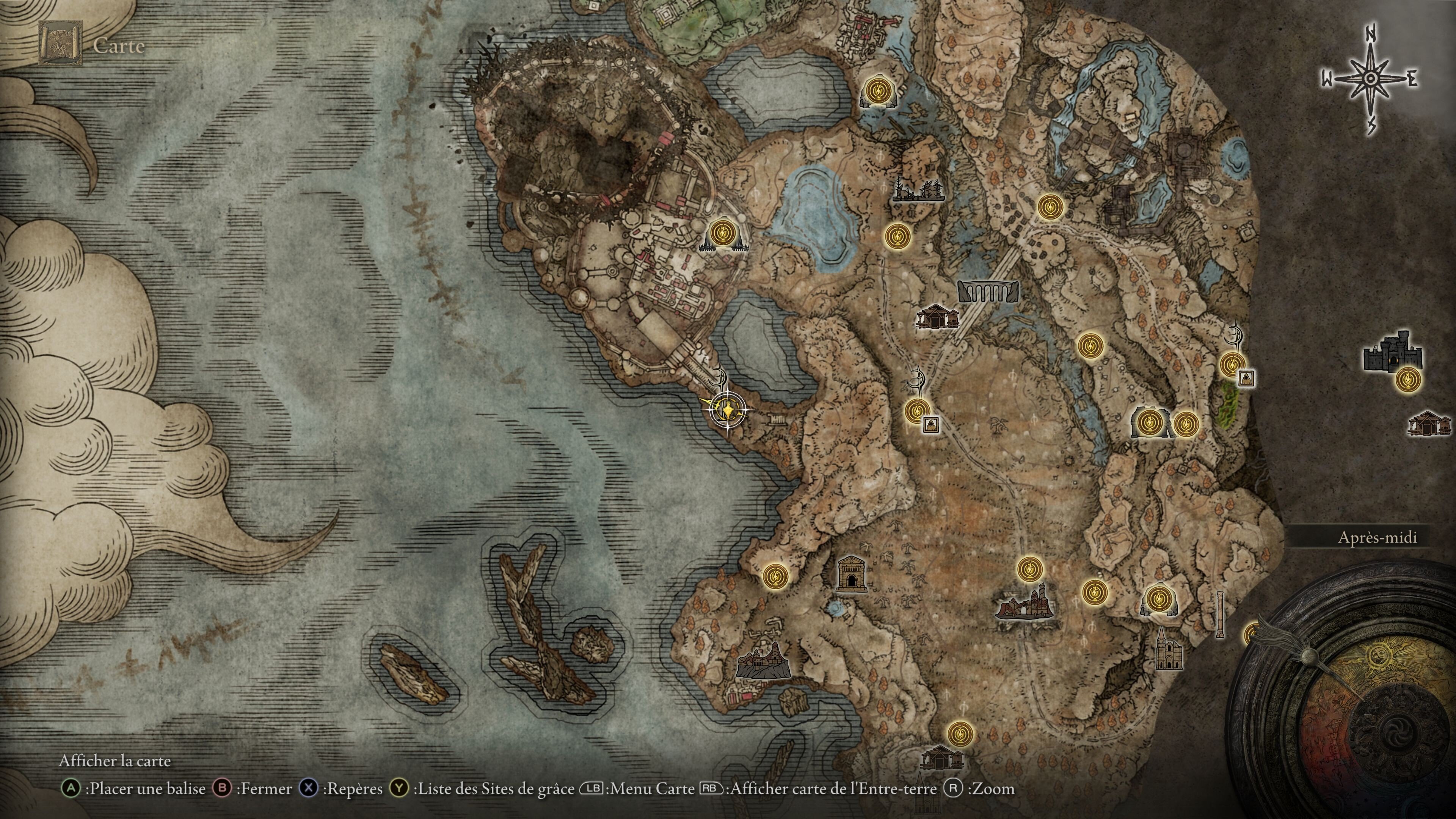Choose the stone aqueduct bridge landmark icon
Screen dimensions: 1456x819
[988, 291]
